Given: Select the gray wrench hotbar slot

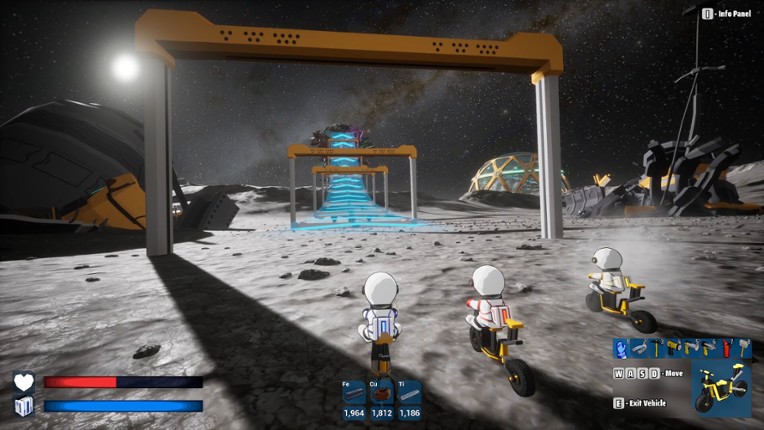Looking at the screenshot, I should [x=639, y=348].
